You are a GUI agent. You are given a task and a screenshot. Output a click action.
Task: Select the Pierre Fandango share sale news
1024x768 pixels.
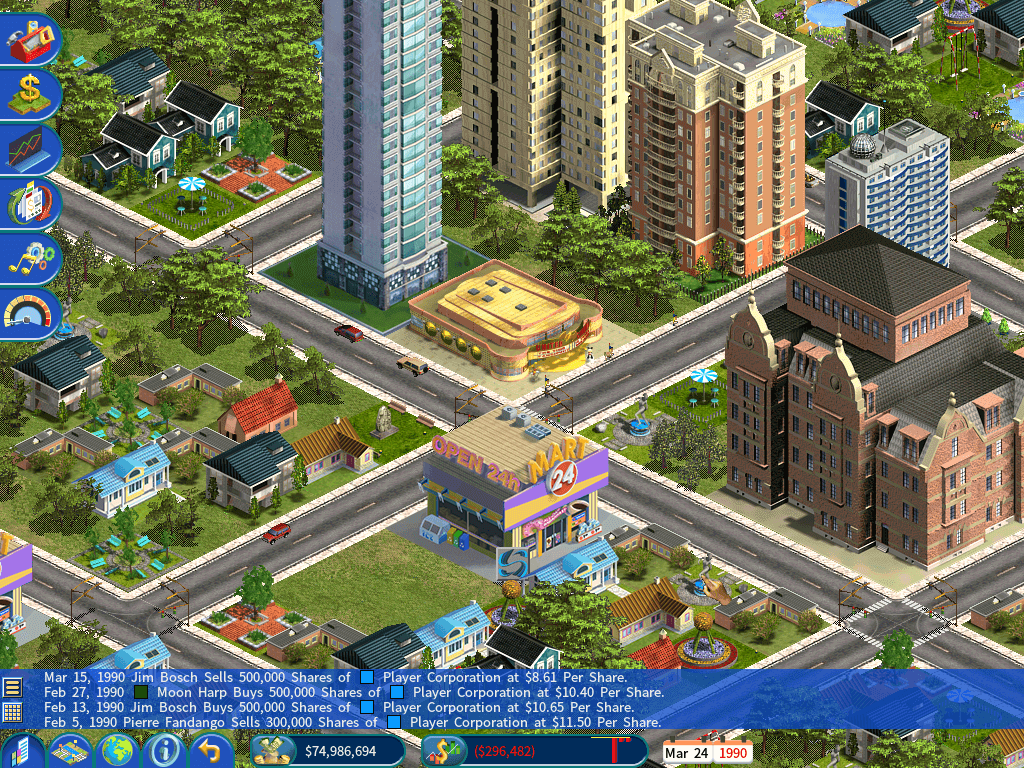pyautogui.click(x=352, y=722)
